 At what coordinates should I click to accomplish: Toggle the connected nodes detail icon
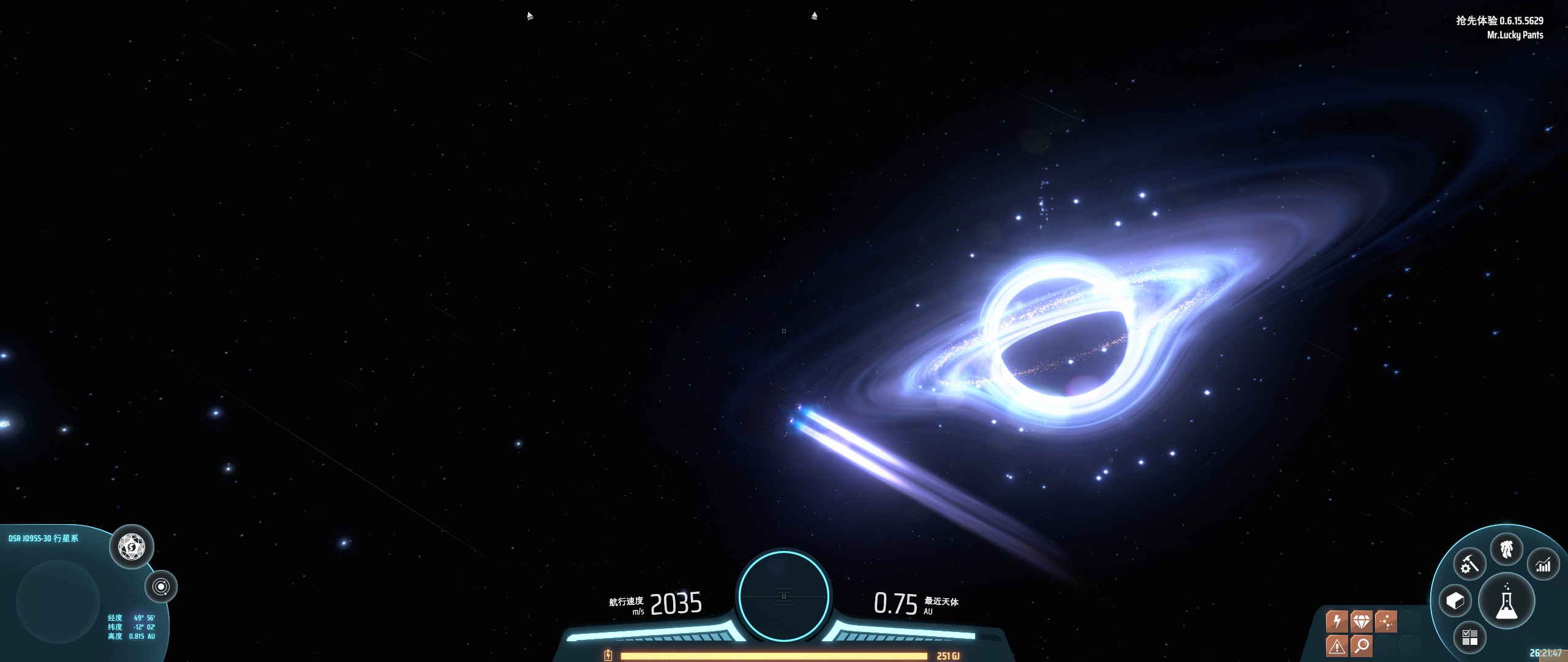pos(1385,622)
